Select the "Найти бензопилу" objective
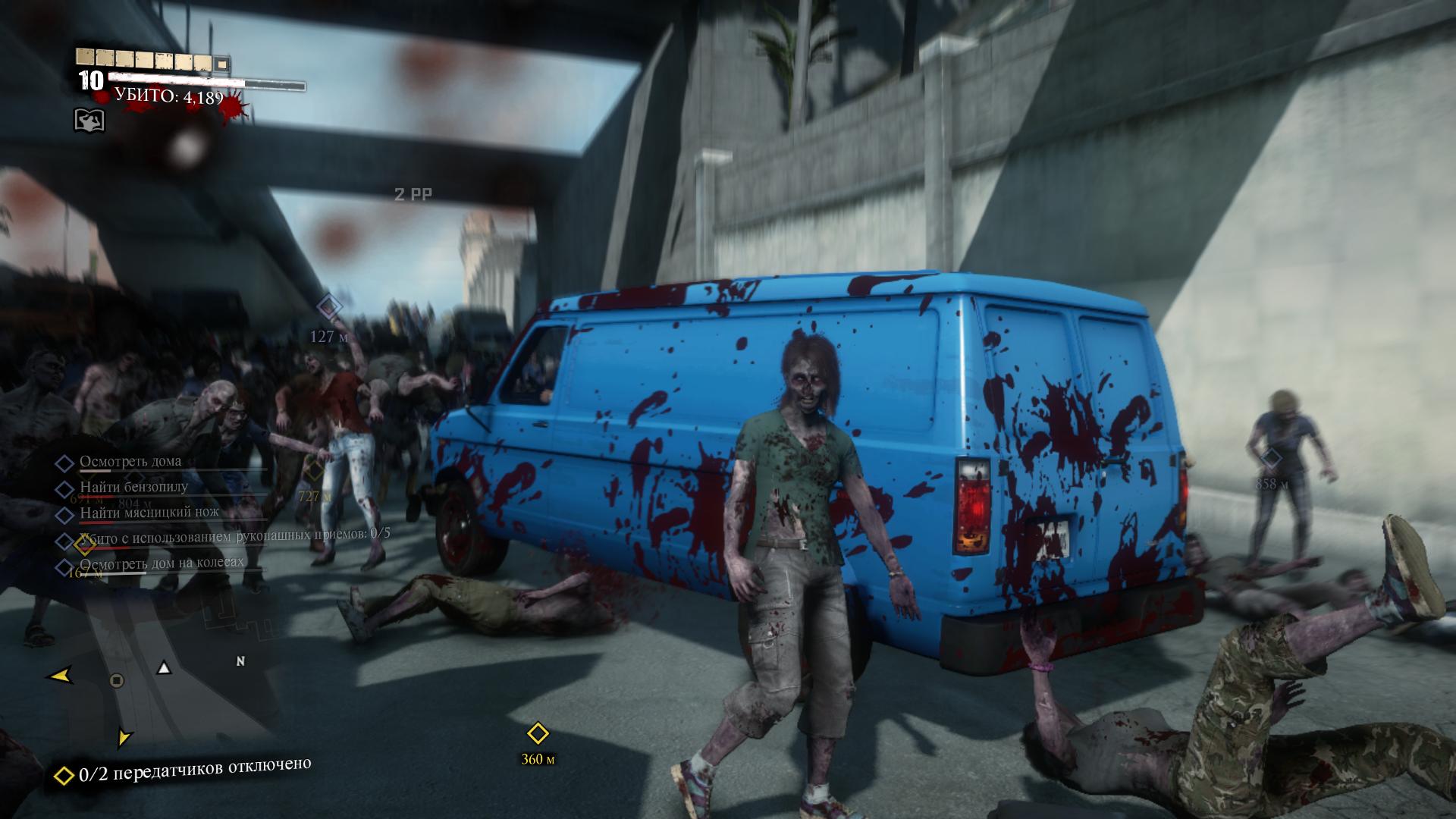 click(133, 487)
